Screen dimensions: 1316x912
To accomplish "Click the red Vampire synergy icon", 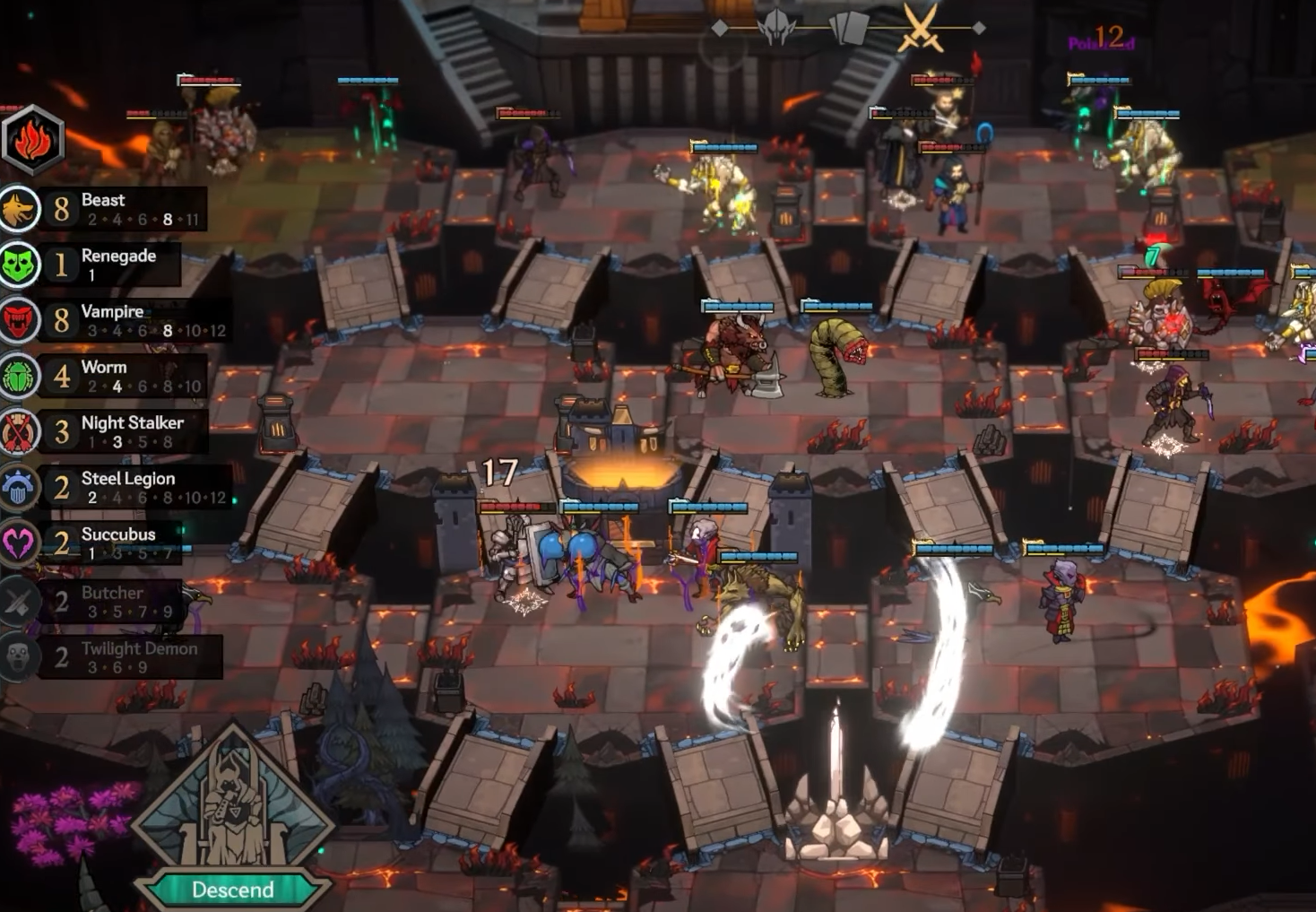I will [x=18, y=319].
